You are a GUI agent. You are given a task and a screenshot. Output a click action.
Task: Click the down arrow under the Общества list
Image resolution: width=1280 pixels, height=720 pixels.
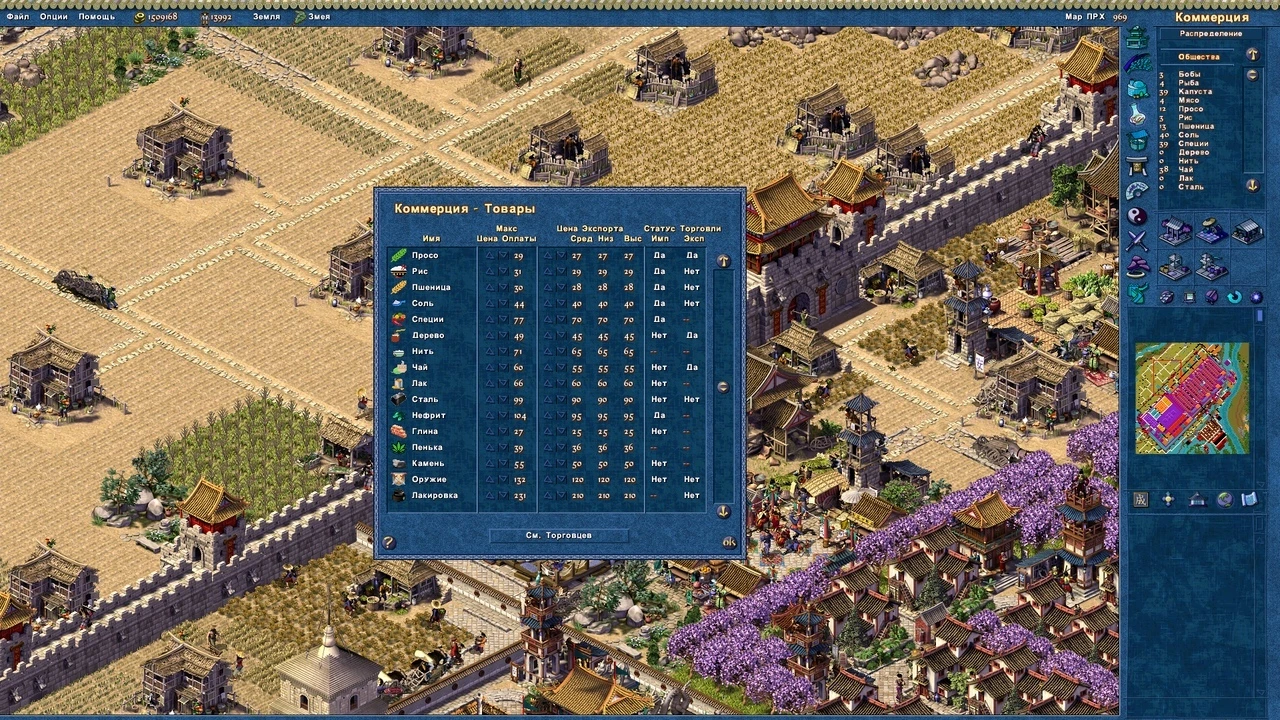point(1253,186)
